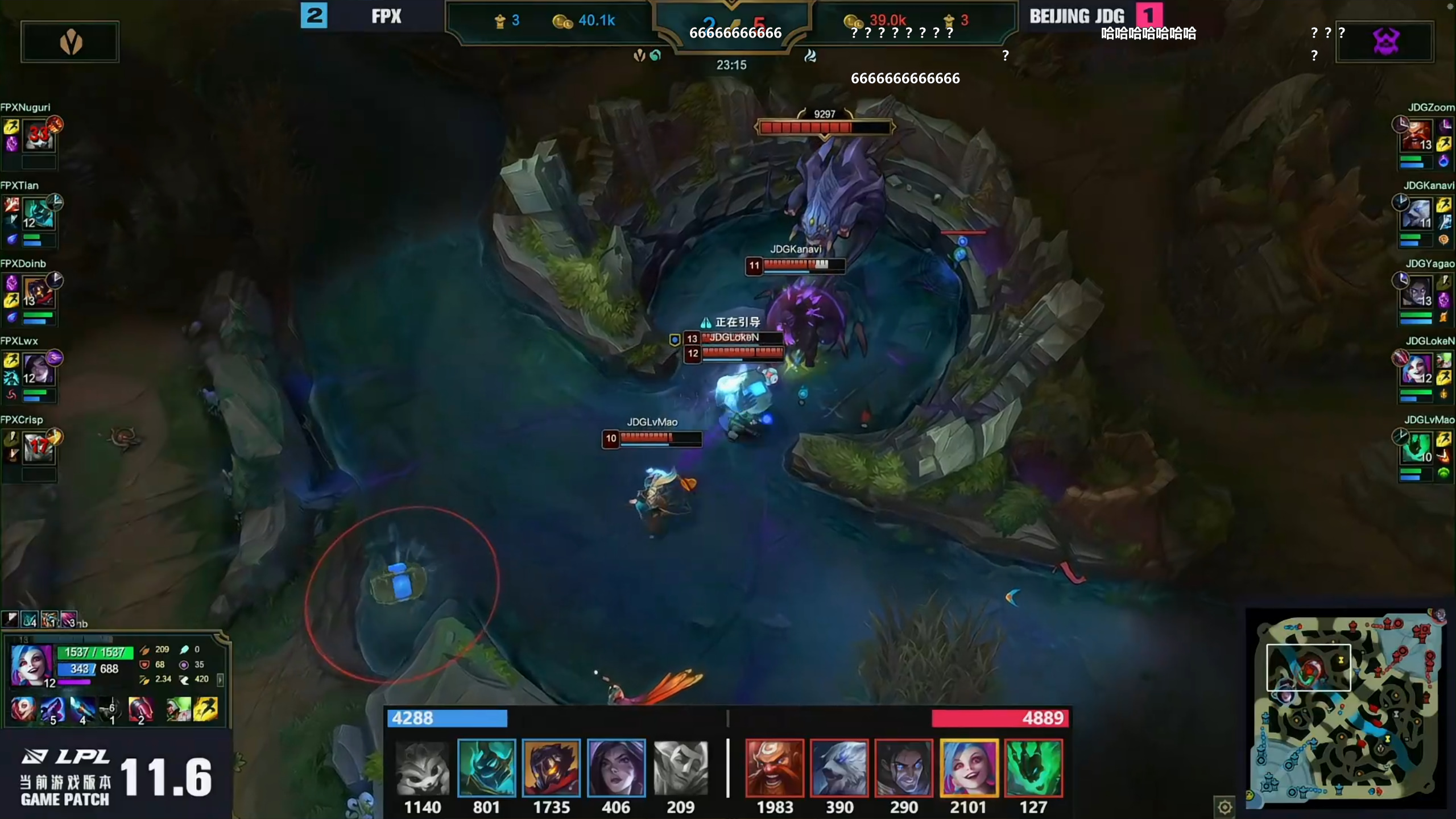Select the green Thresh thumbnail showing 127
The height and width of the screenshot is (819, 1456).
pos(1033,768)
